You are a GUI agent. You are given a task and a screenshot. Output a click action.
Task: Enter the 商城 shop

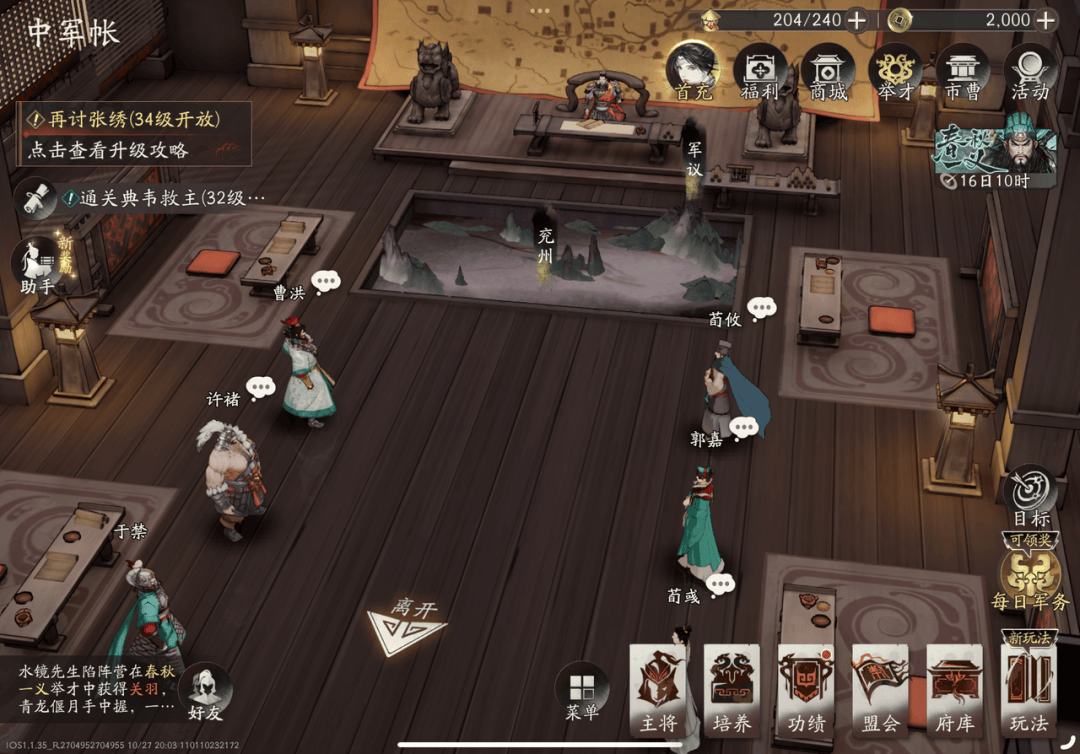point(828,72)
